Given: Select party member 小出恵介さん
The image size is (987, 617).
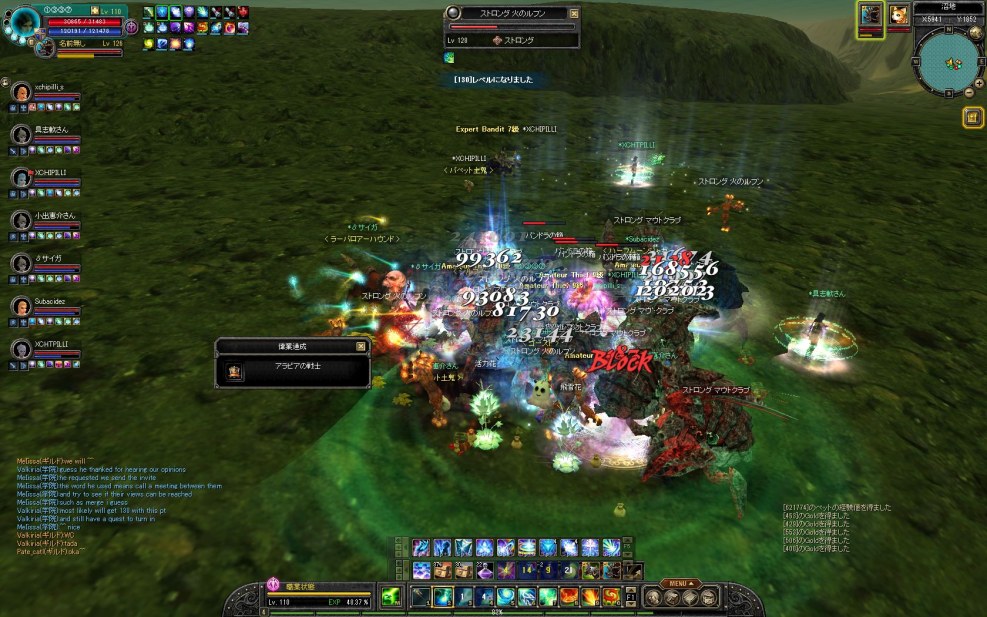Looking at the screenshot, I should click(x=20, y=220).
